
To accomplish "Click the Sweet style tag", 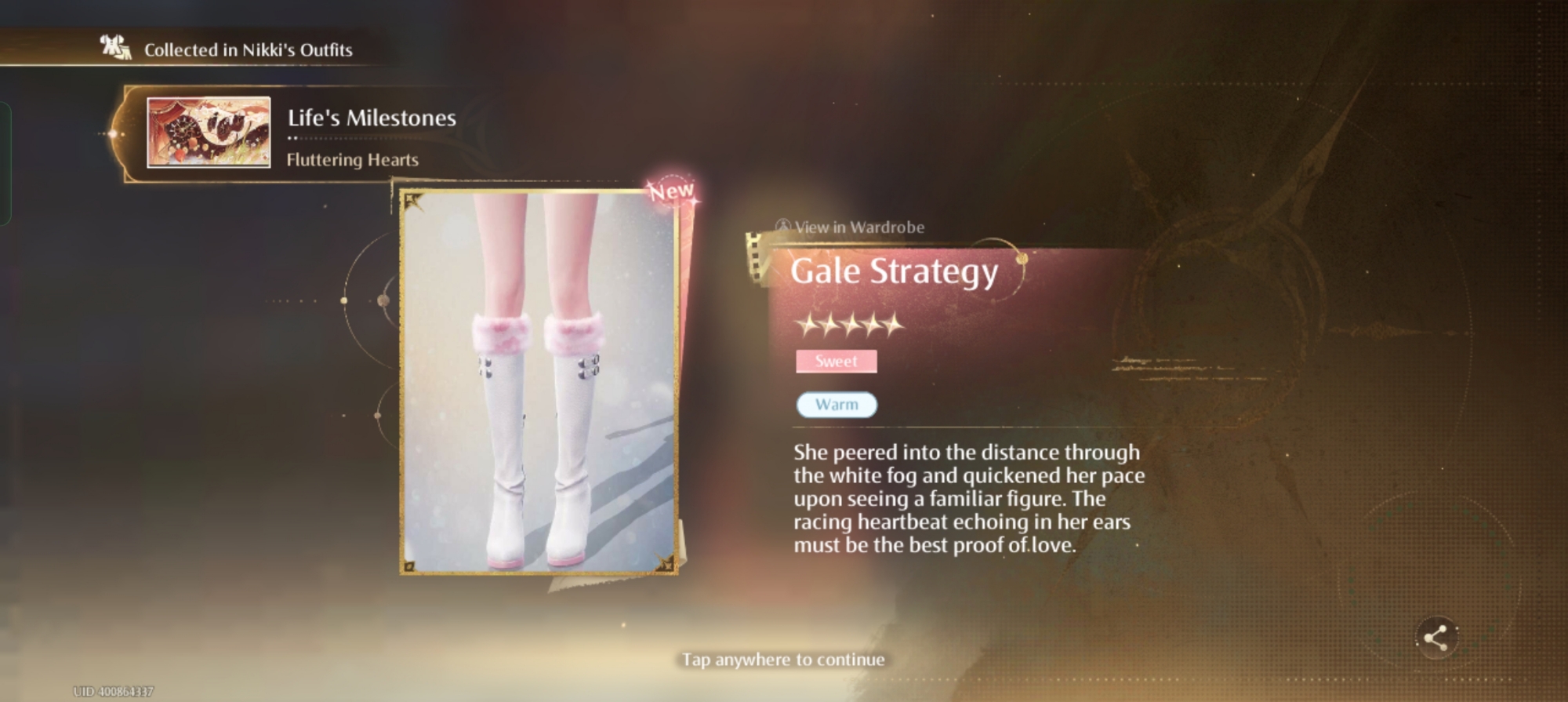I will [x=836, y=362].
